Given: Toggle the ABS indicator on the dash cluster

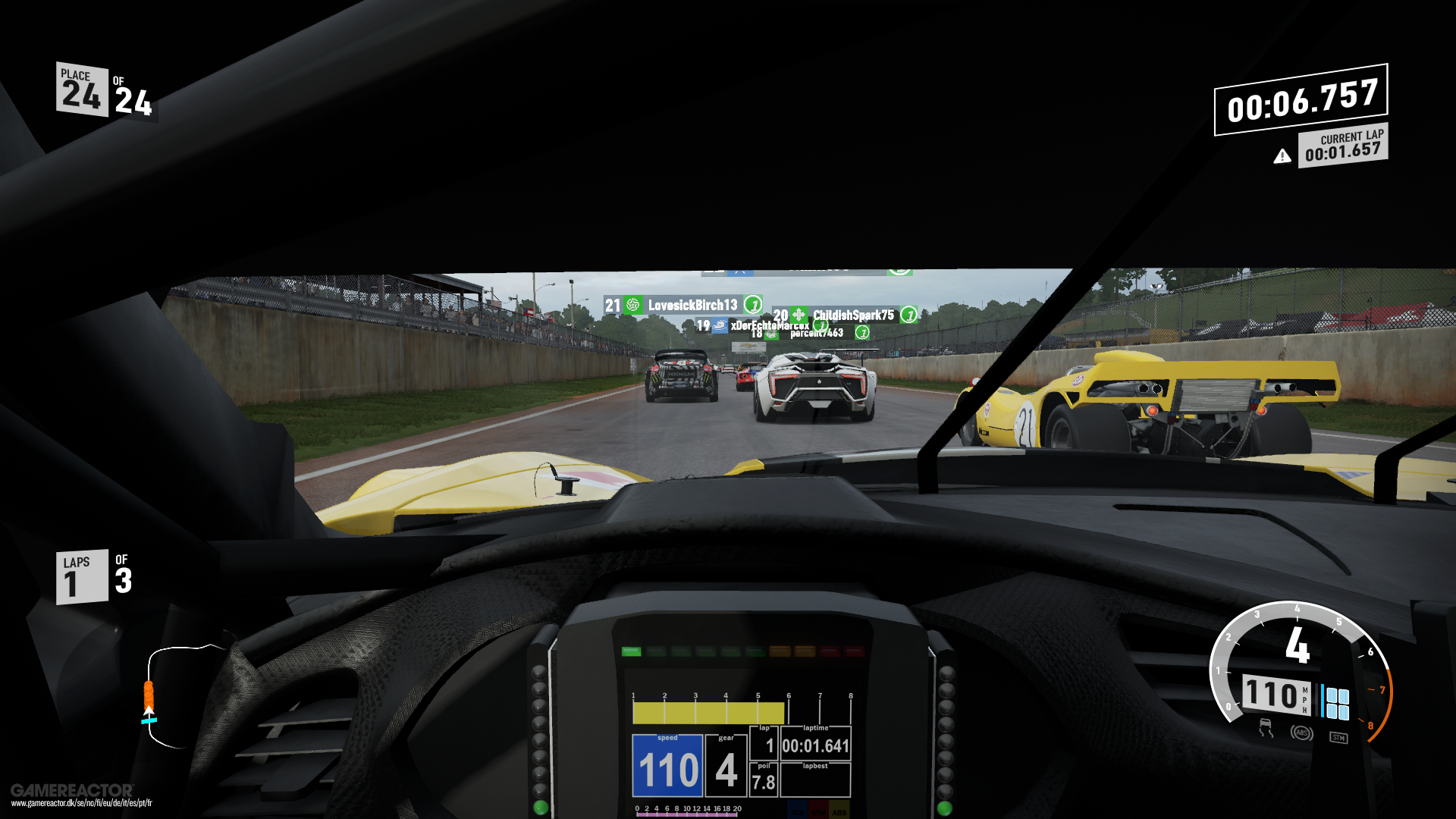Looking at the screenshot, I should [1302, 733].
